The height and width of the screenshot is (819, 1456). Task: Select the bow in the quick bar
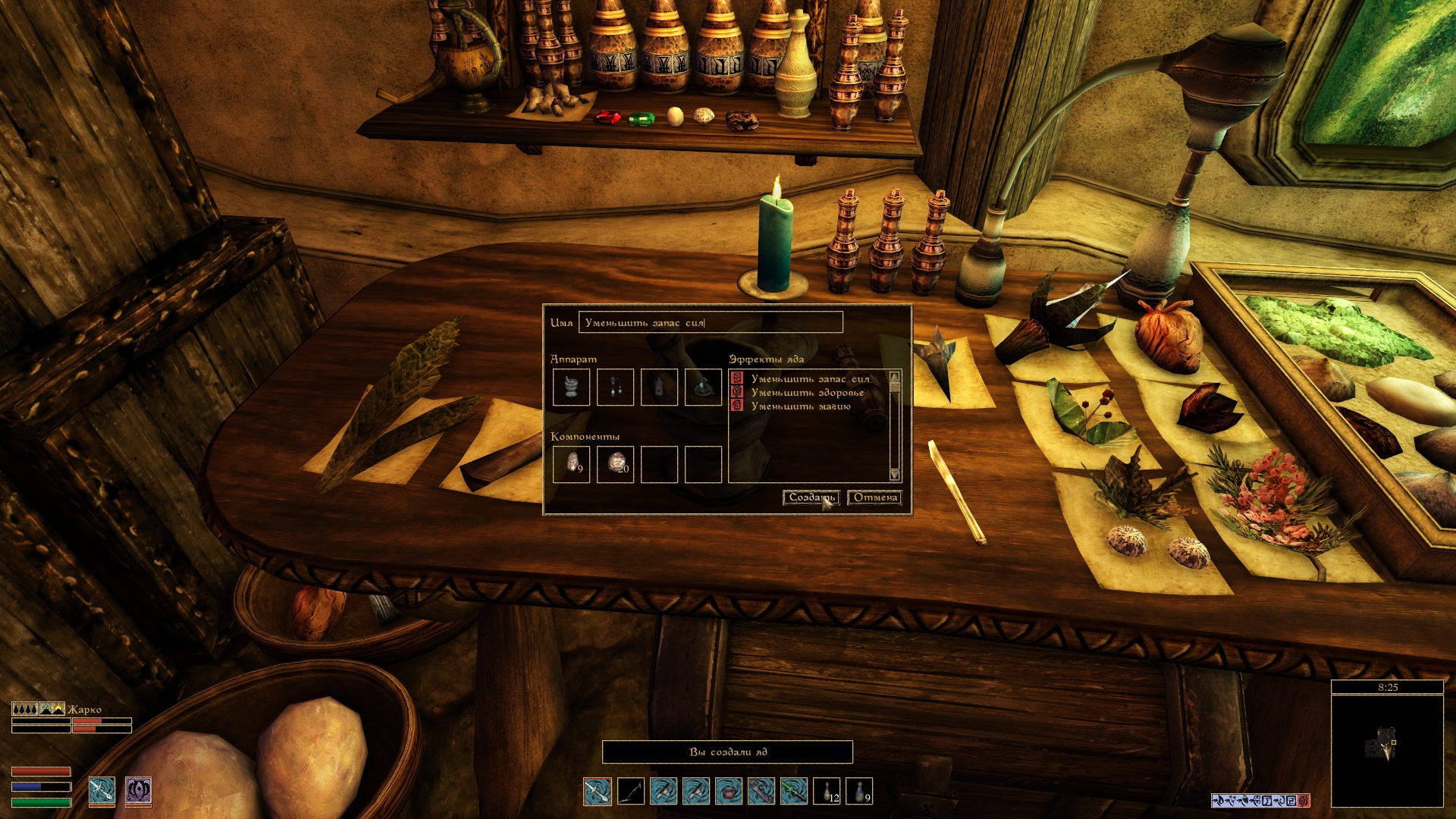click(x=631, y=791)
